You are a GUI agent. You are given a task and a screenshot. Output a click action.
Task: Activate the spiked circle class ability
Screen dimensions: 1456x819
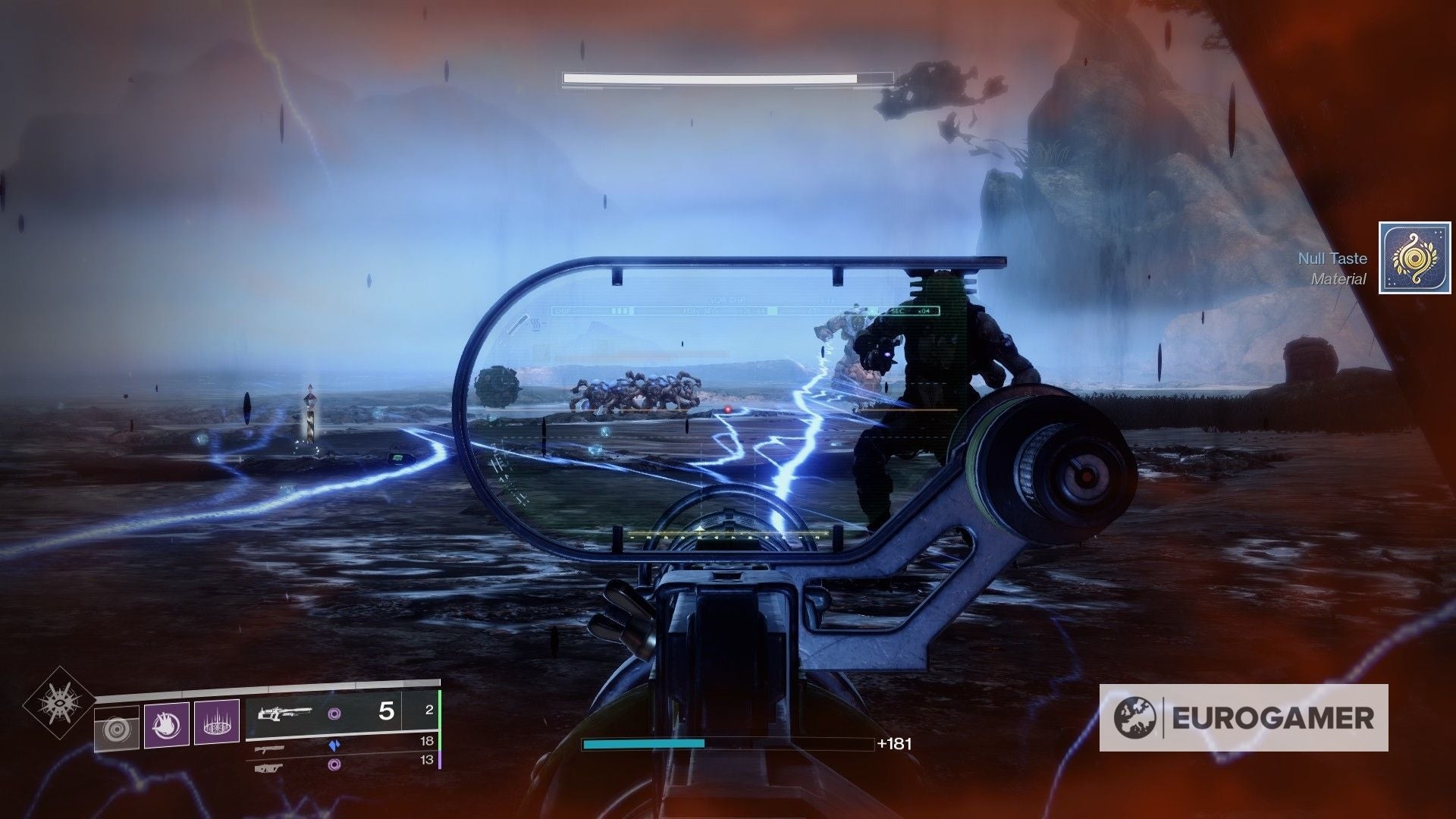(216, 723)
